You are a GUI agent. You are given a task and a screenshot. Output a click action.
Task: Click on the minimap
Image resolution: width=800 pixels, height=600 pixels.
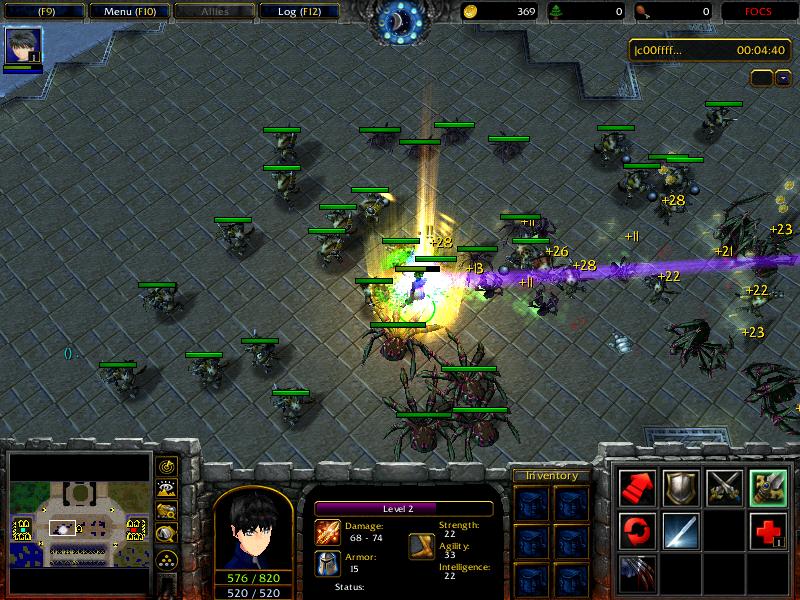click(x=78, y=523)
